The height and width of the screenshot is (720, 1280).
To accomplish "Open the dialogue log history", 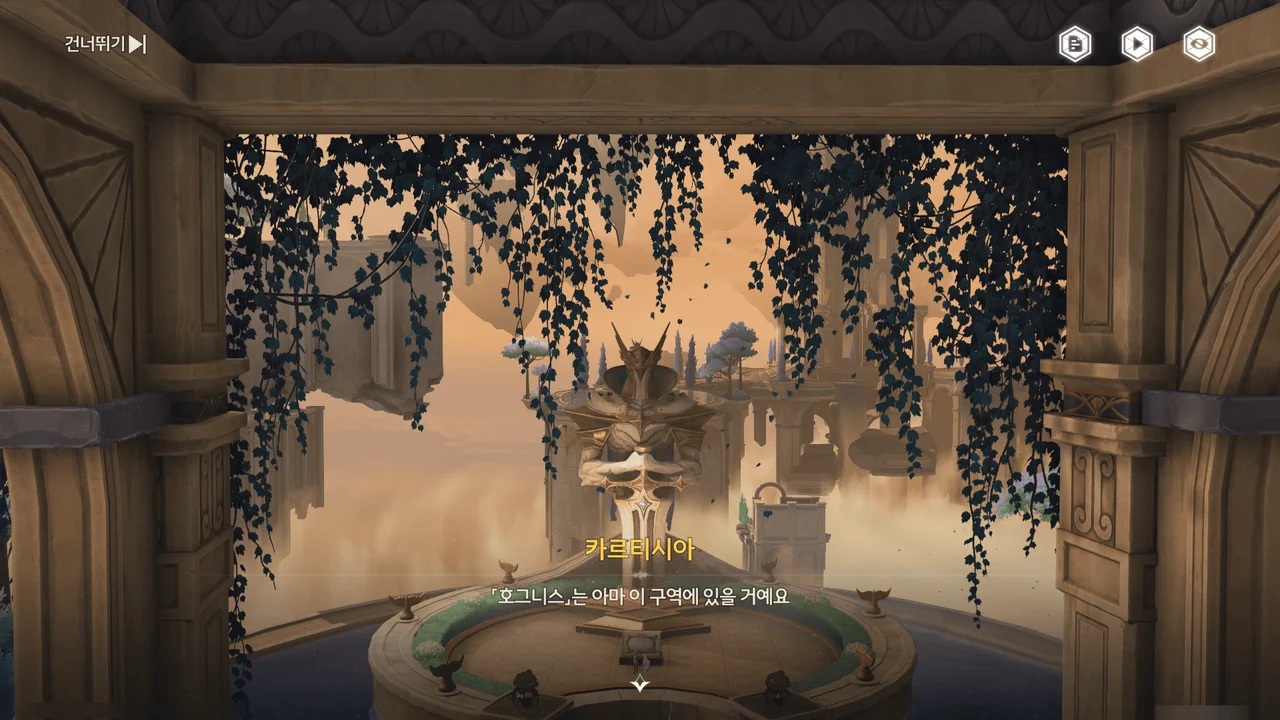I will tap(1075, 44).
